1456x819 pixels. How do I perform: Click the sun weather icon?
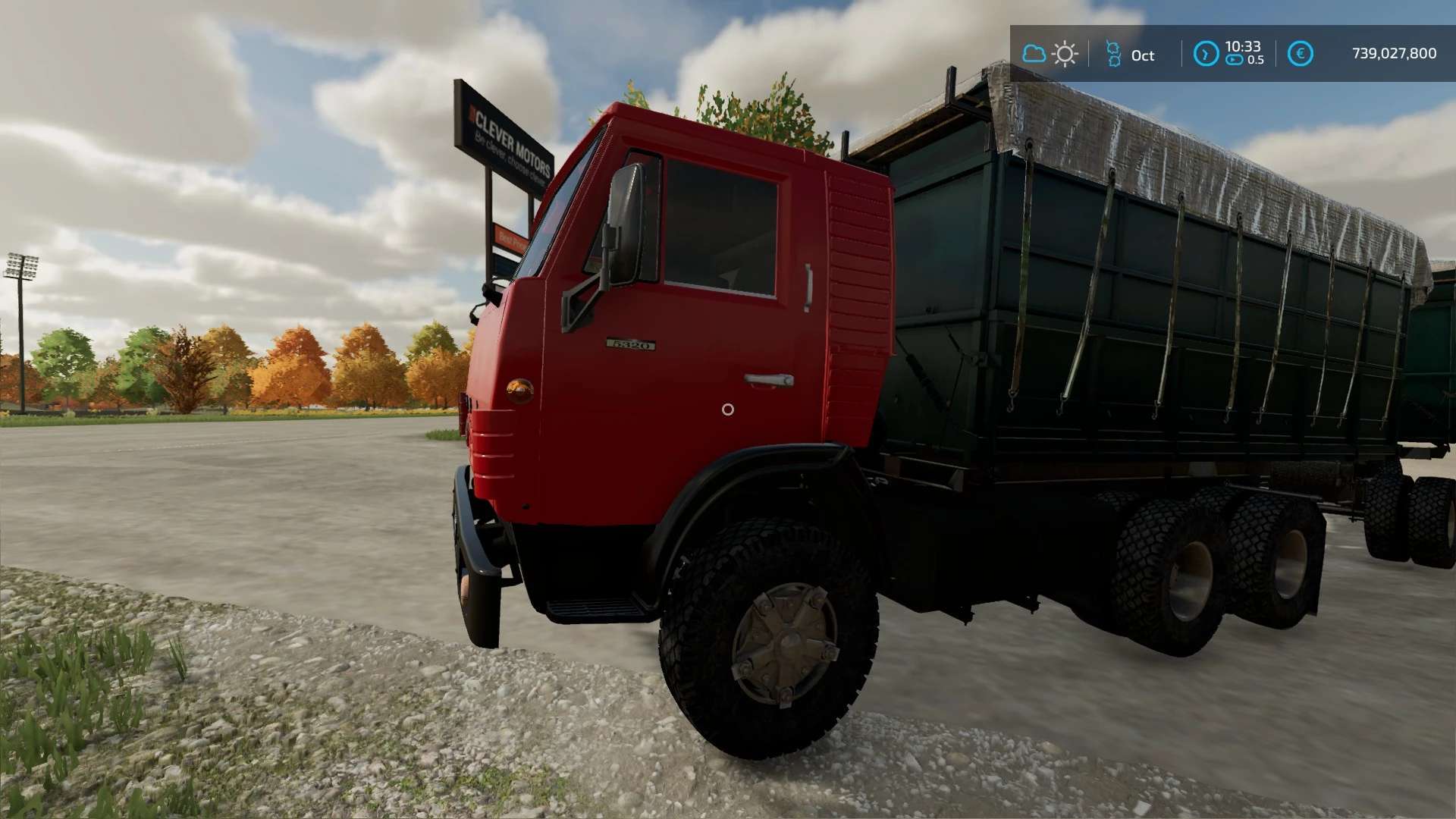tap(1065, 54)
